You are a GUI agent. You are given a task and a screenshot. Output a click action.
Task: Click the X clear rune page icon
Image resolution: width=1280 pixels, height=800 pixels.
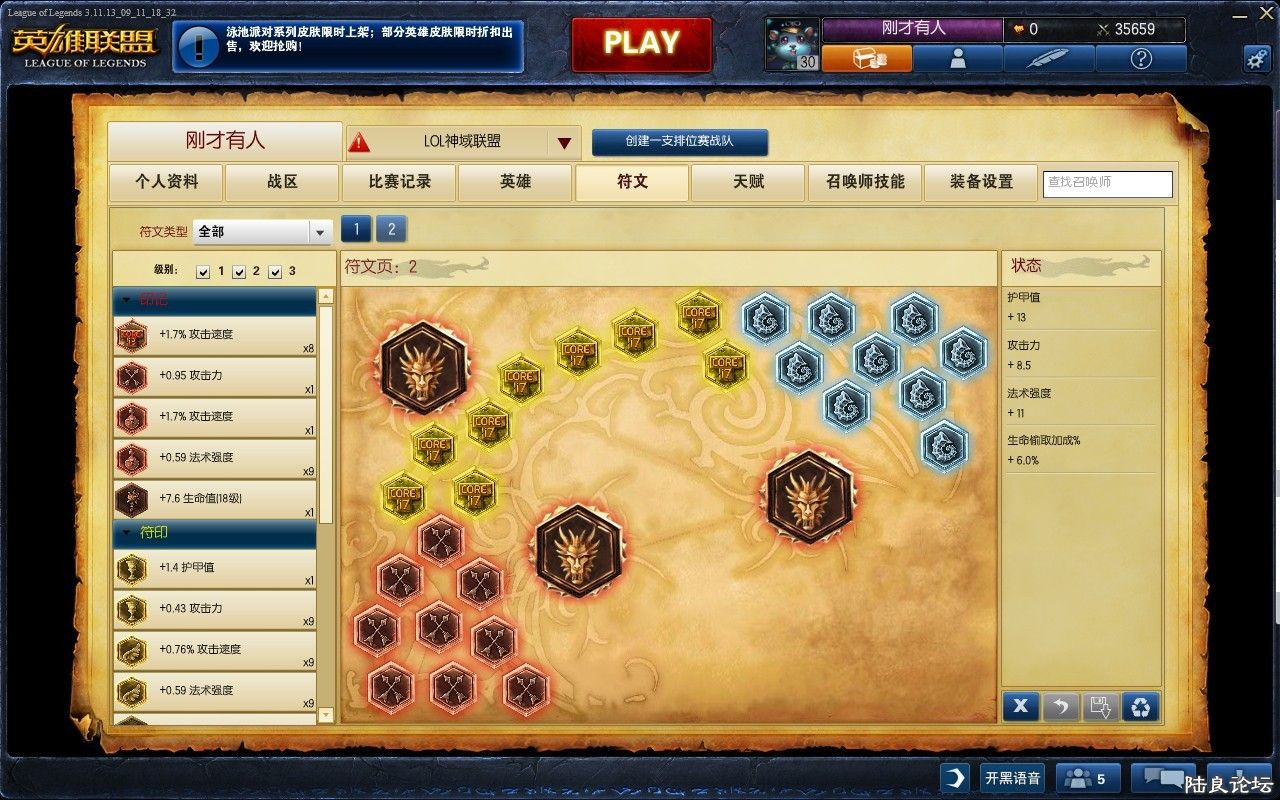[1020, 706]
